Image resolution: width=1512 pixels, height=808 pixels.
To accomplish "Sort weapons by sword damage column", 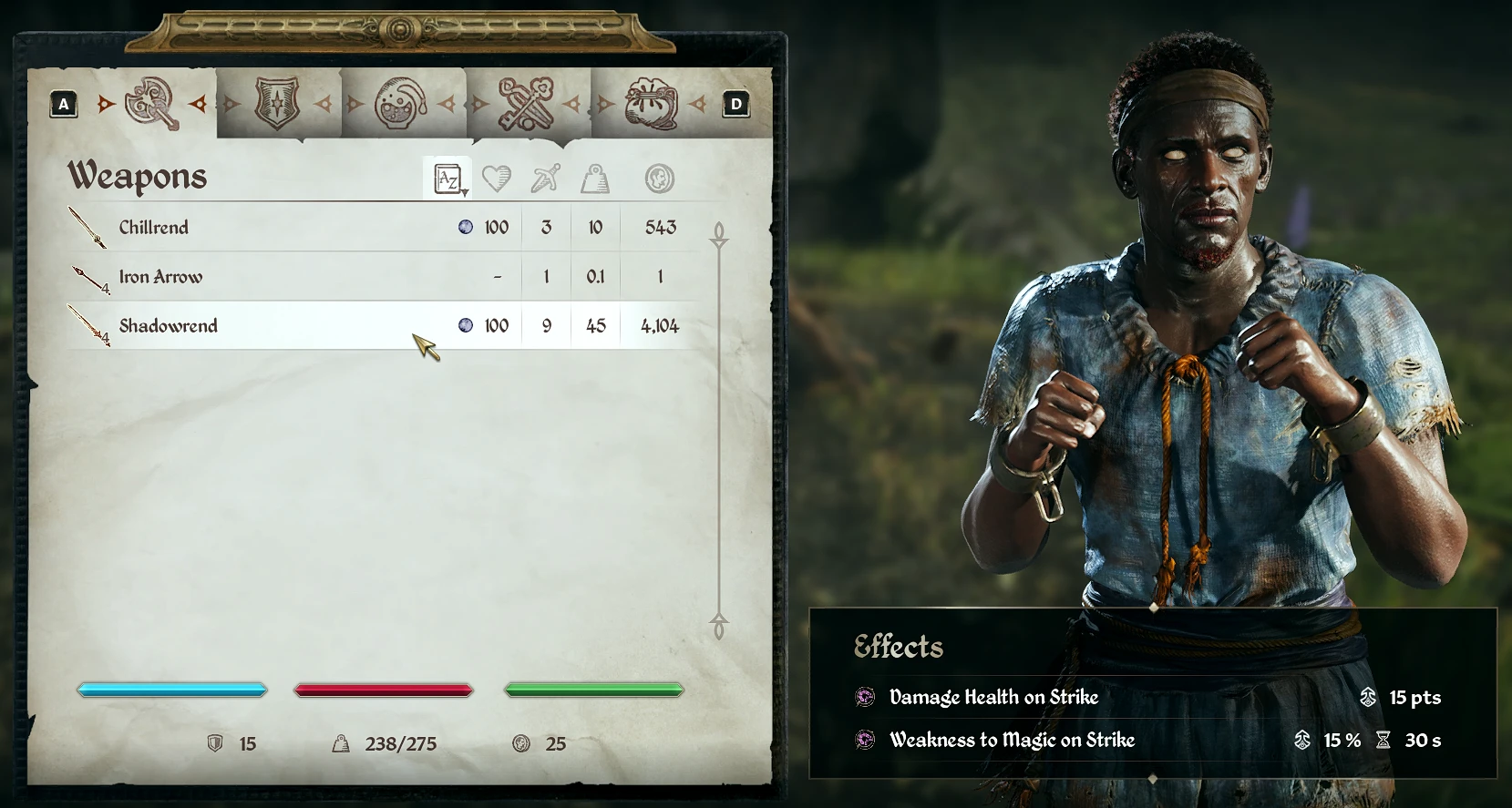I will pos(546,179).
